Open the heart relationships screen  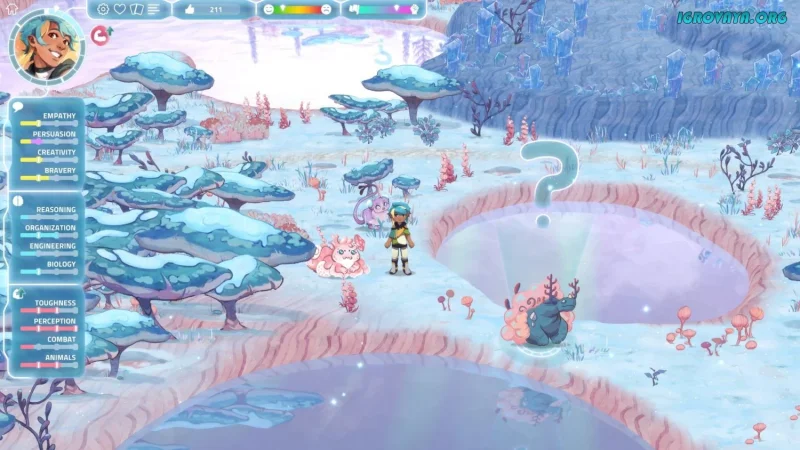tap(120, 9)
